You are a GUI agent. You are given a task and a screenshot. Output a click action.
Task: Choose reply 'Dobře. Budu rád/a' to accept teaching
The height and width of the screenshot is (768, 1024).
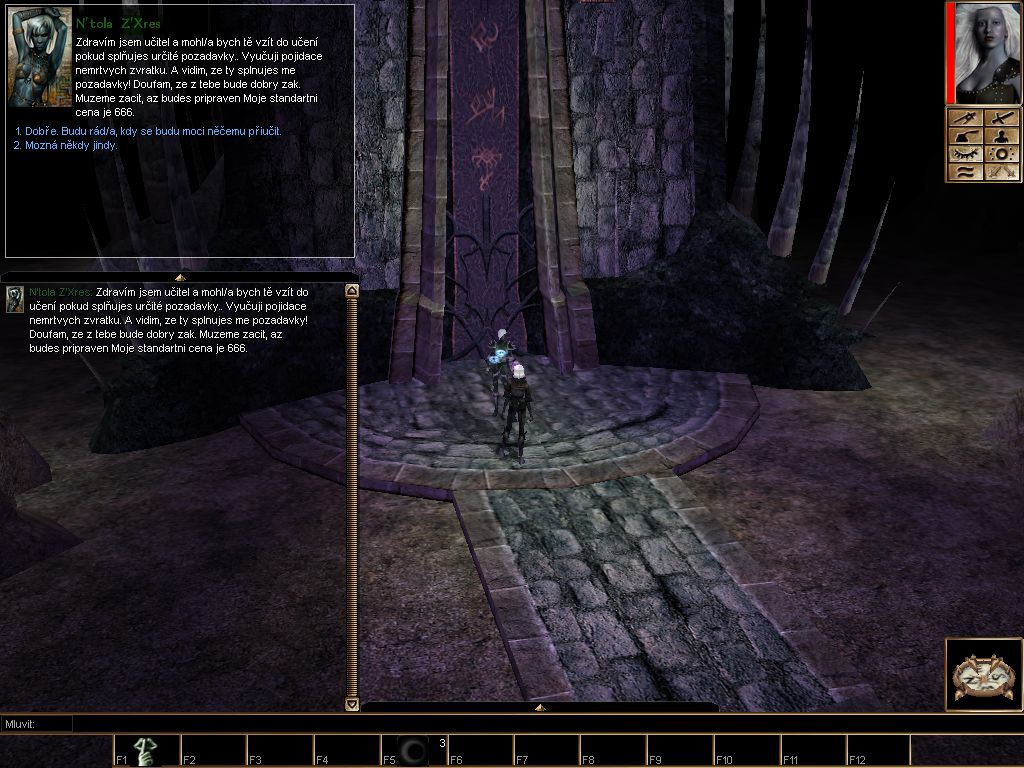[148, 131]
